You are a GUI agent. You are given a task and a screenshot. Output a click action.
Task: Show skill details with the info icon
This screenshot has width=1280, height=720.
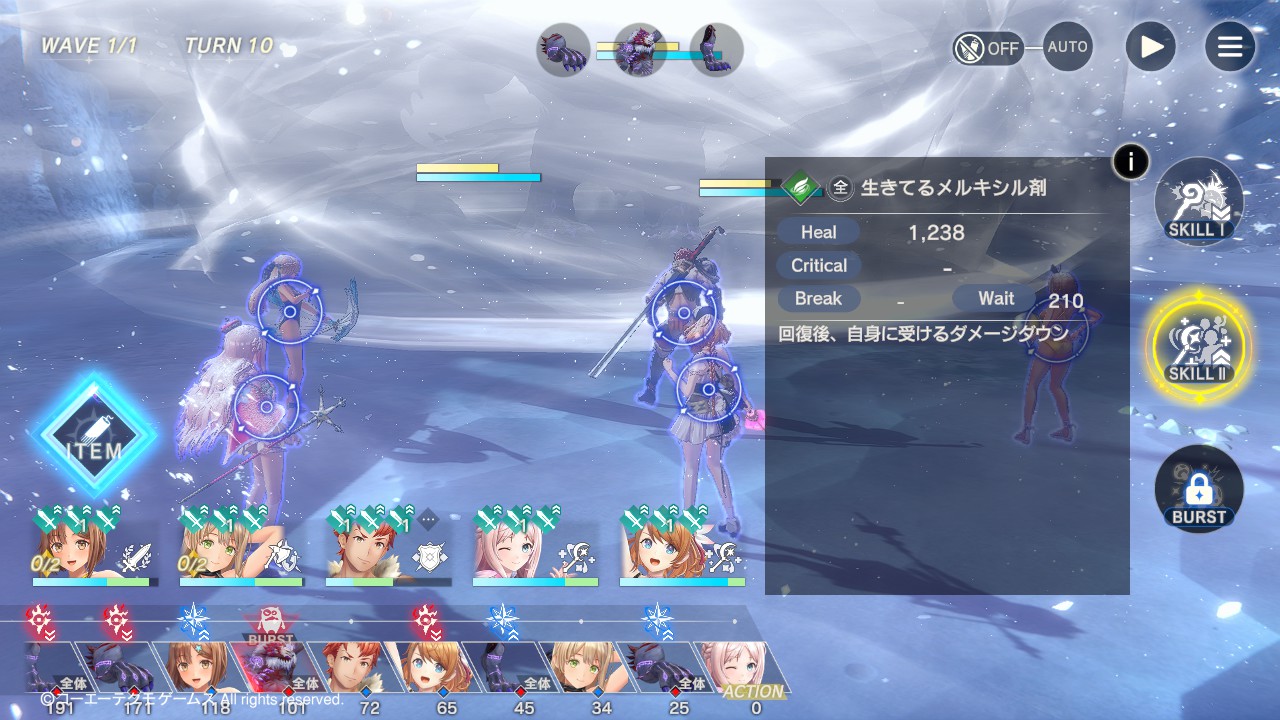coord(1131,161)
